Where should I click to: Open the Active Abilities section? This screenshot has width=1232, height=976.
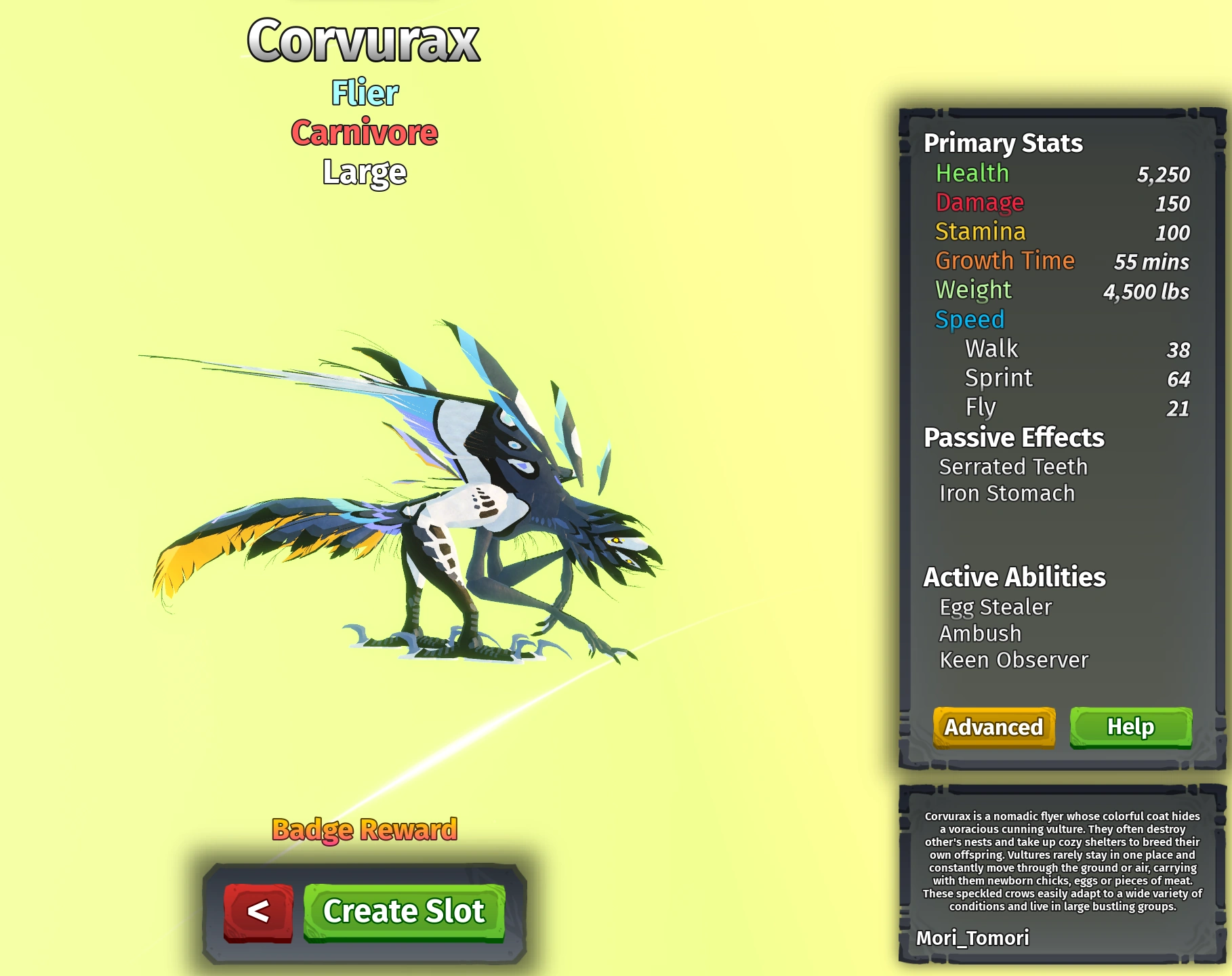click(x=1014, y=577)
